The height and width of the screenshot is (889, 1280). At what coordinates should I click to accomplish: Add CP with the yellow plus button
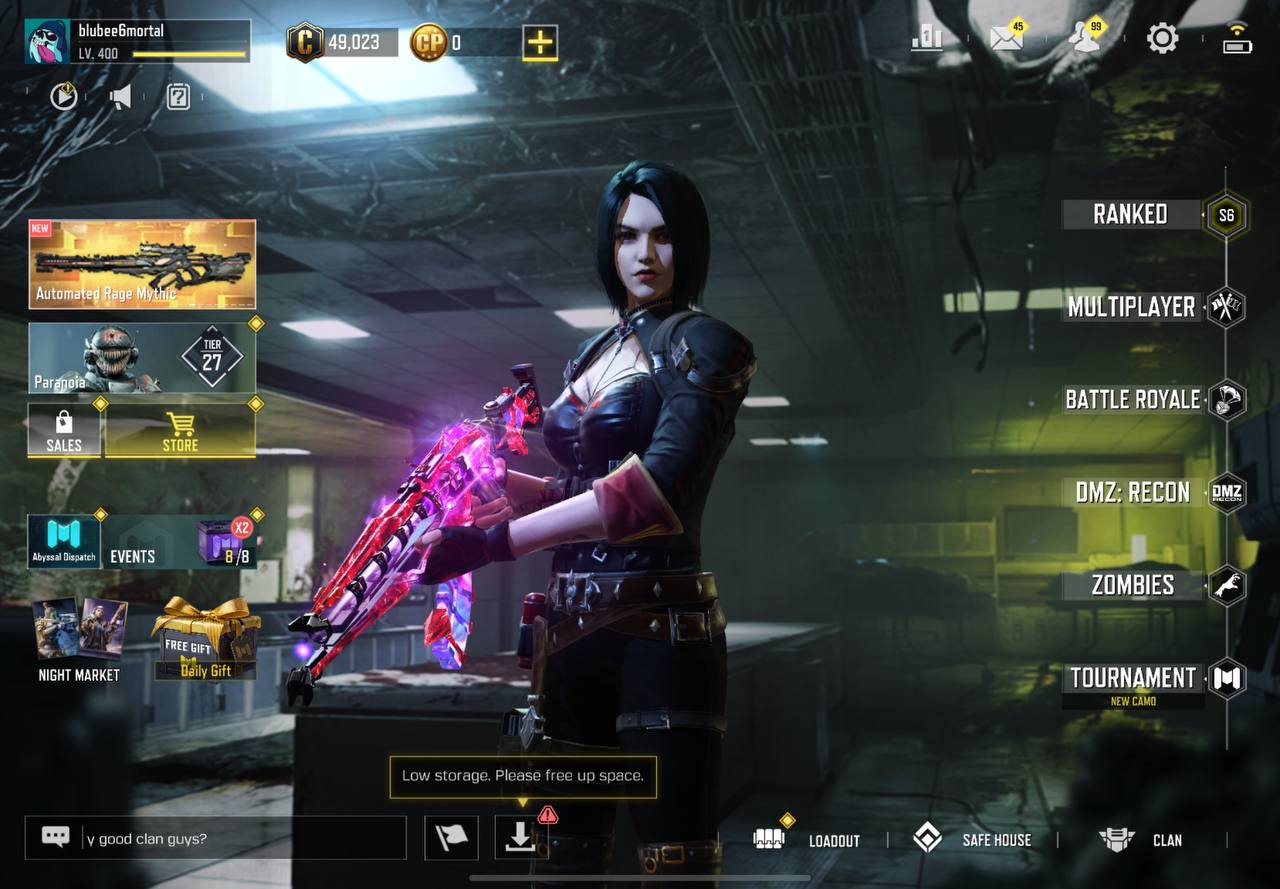540,42
